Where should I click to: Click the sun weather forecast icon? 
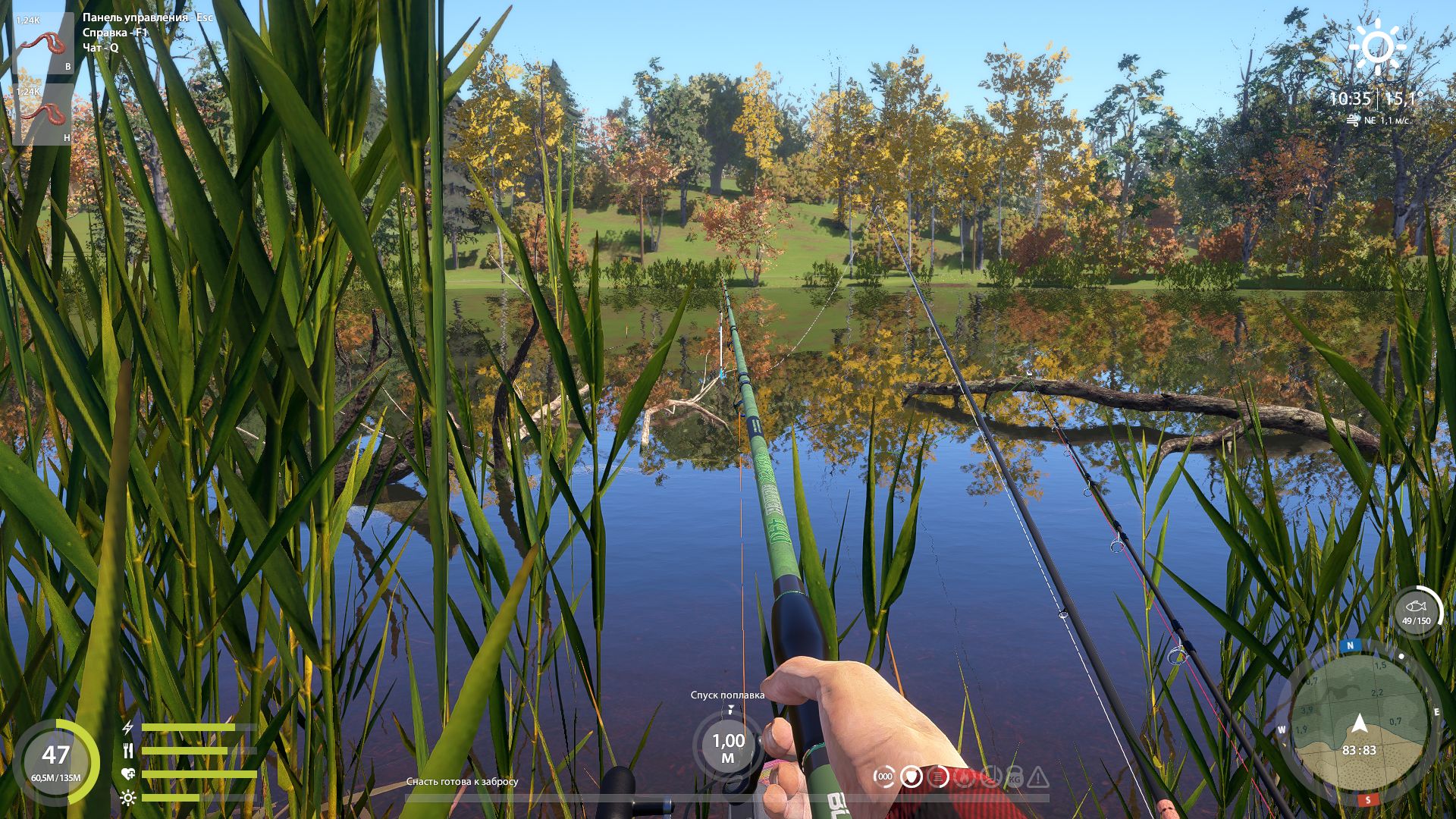(x=1378, y=45)
